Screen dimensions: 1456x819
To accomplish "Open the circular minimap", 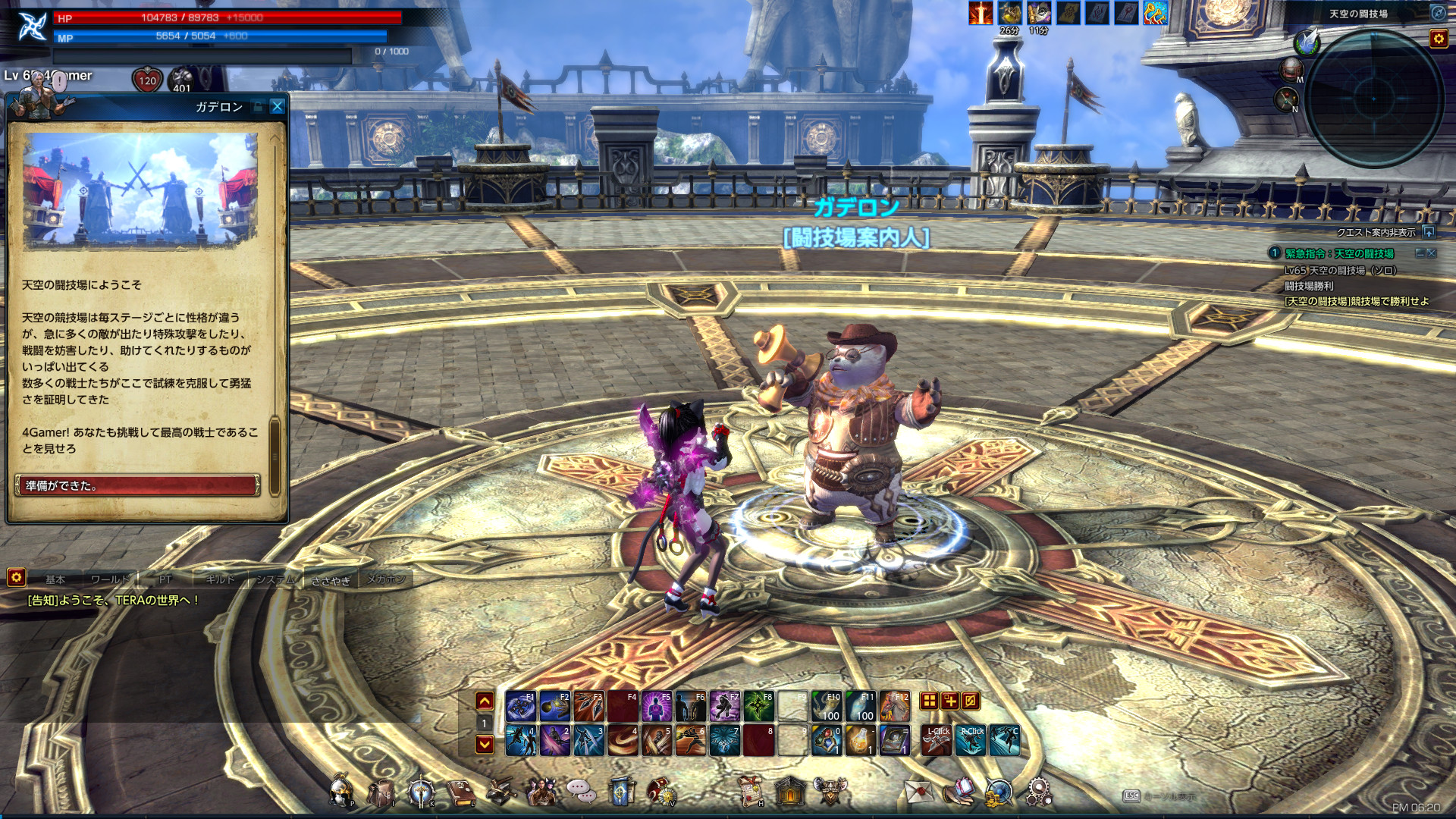I will [x=1373, y=99].
